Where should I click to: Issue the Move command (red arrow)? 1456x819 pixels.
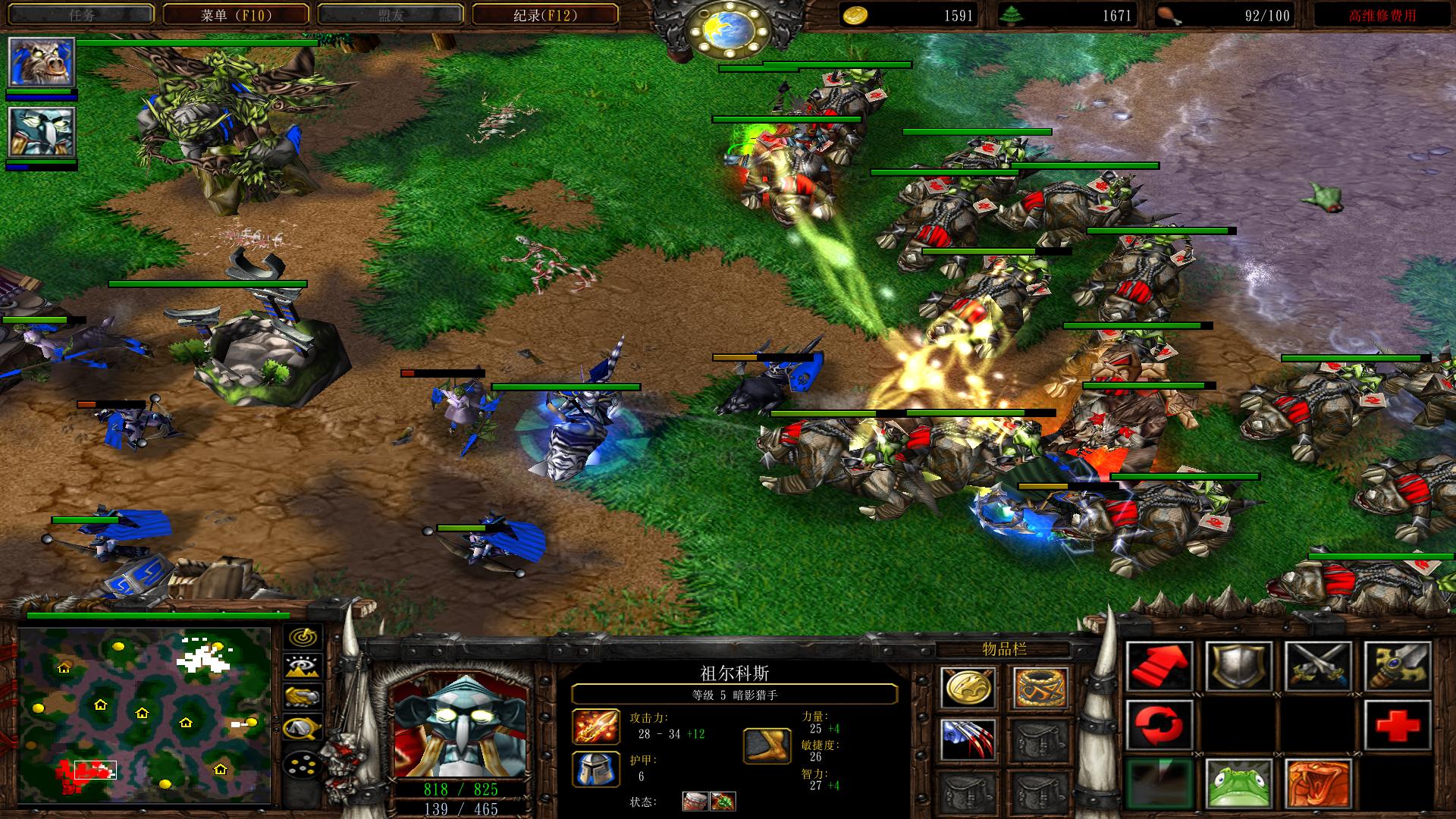[1159, 667]
